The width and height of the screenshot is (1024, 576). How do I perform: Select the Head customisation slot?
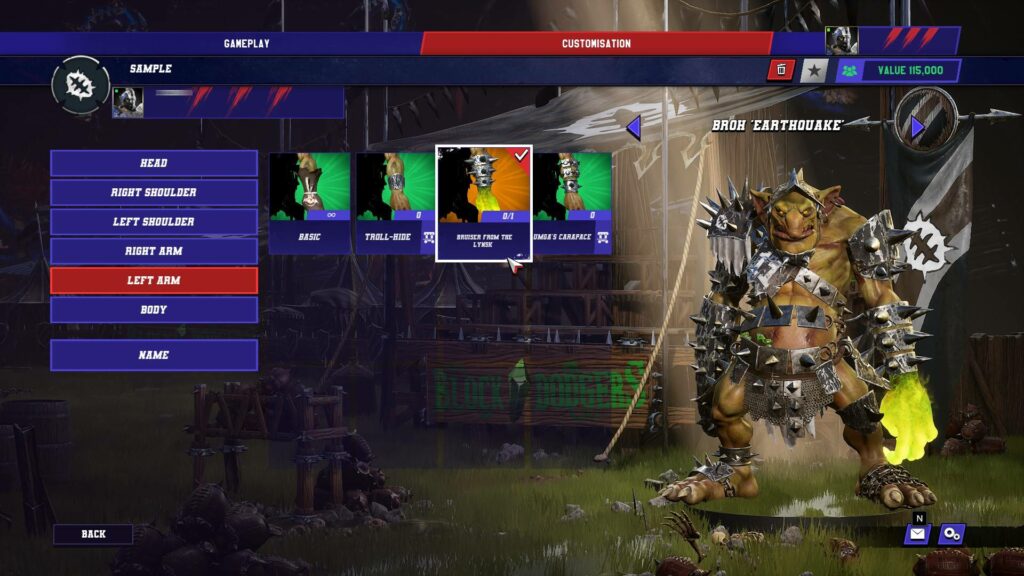pyautogui.click(x=154, y=163)
